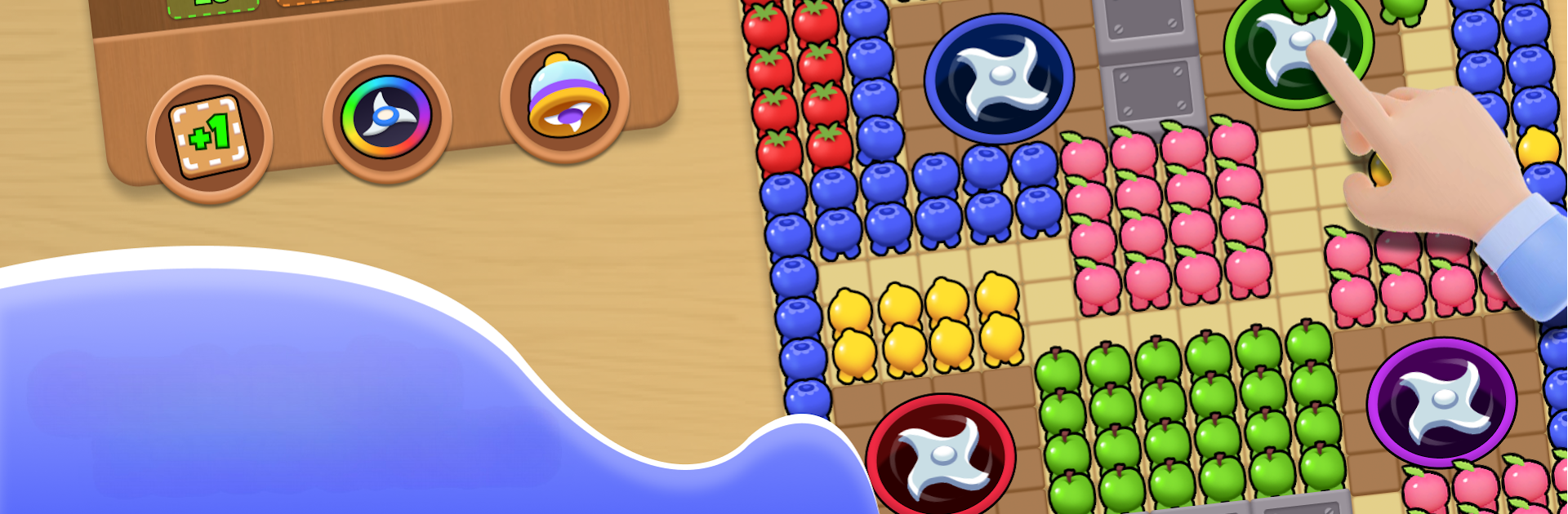Select the purple shuriken spinner

(x=1441, y=401)
